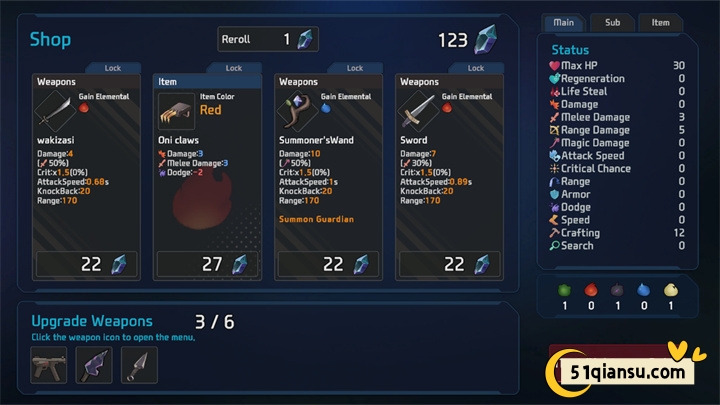This screenshot has height=405, width=720.
Task: Open the Sub tab
Action: coord(612,22)
